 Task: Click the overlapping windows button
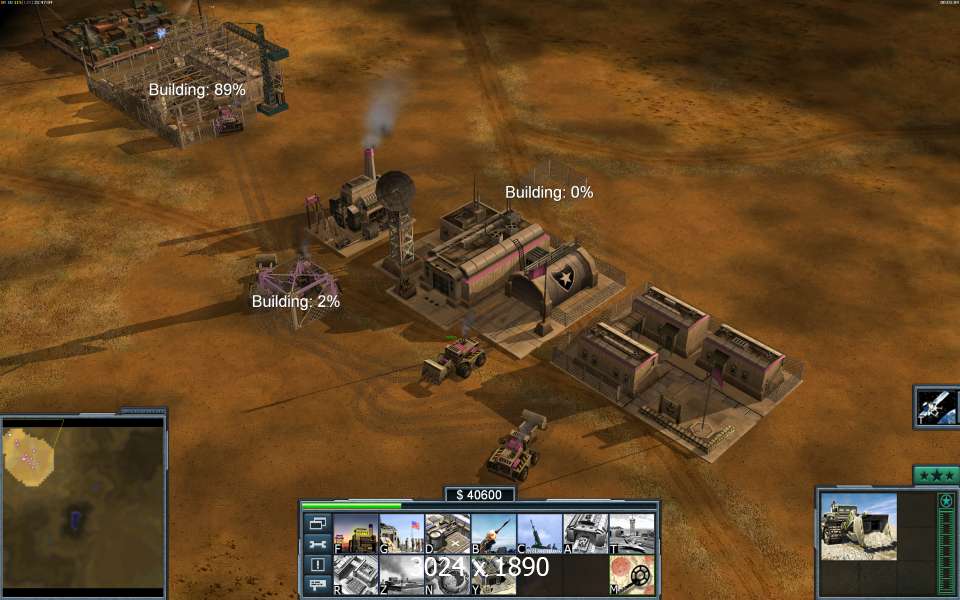pyautogui.click(x=318, y=523)
